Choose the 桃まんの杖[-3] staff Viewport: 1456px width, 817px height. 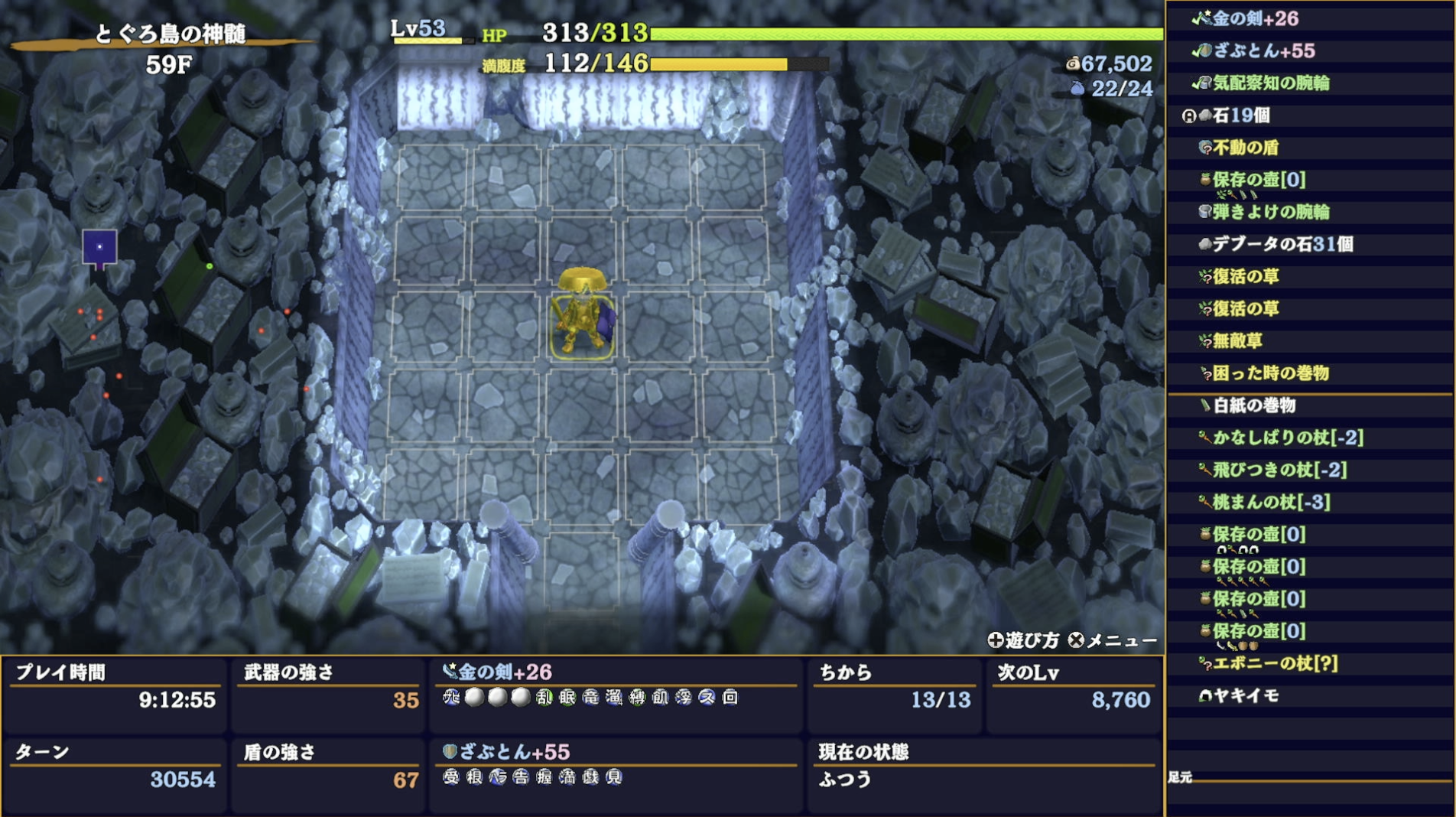point(1271,502)
